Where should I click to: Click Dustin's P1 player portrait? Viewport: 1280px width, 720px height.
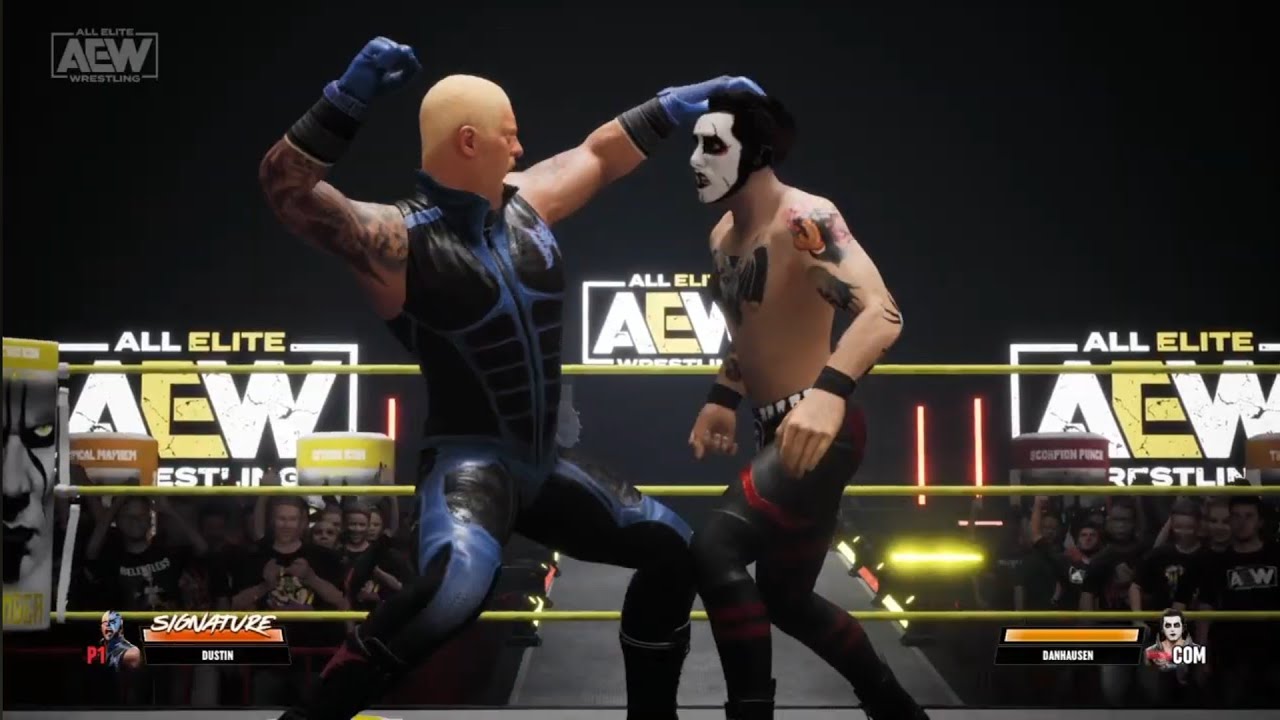click(117, 638)
